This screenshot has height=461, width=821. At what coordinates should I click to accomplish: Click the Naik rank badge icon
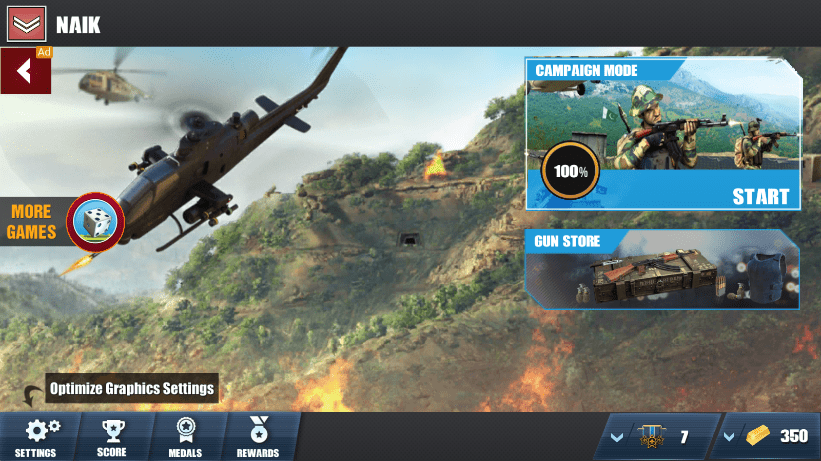pyautogui.click(x=26, y=24)
